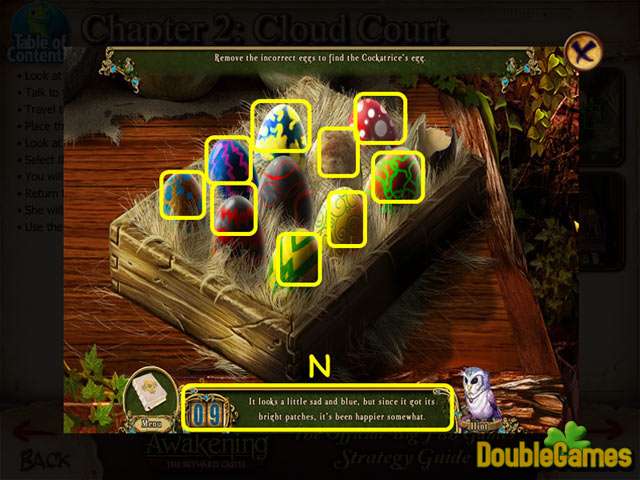Remove the plain brown speckled egg
Screen dimensions: 640x480
pyautogui.click(x=338, y=152)
